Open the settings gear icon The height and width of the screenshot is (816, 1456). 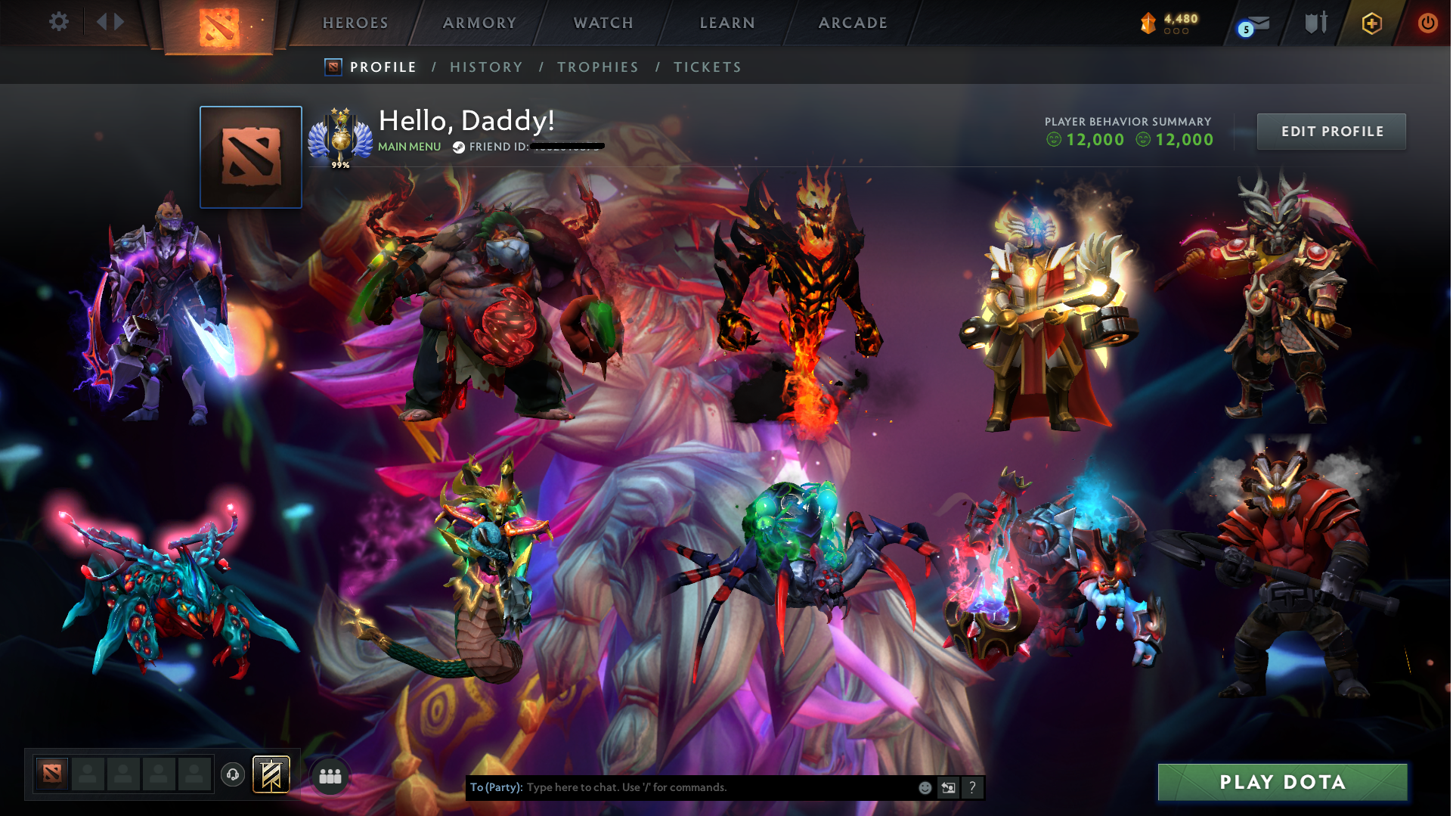click(x=58, y=22)
